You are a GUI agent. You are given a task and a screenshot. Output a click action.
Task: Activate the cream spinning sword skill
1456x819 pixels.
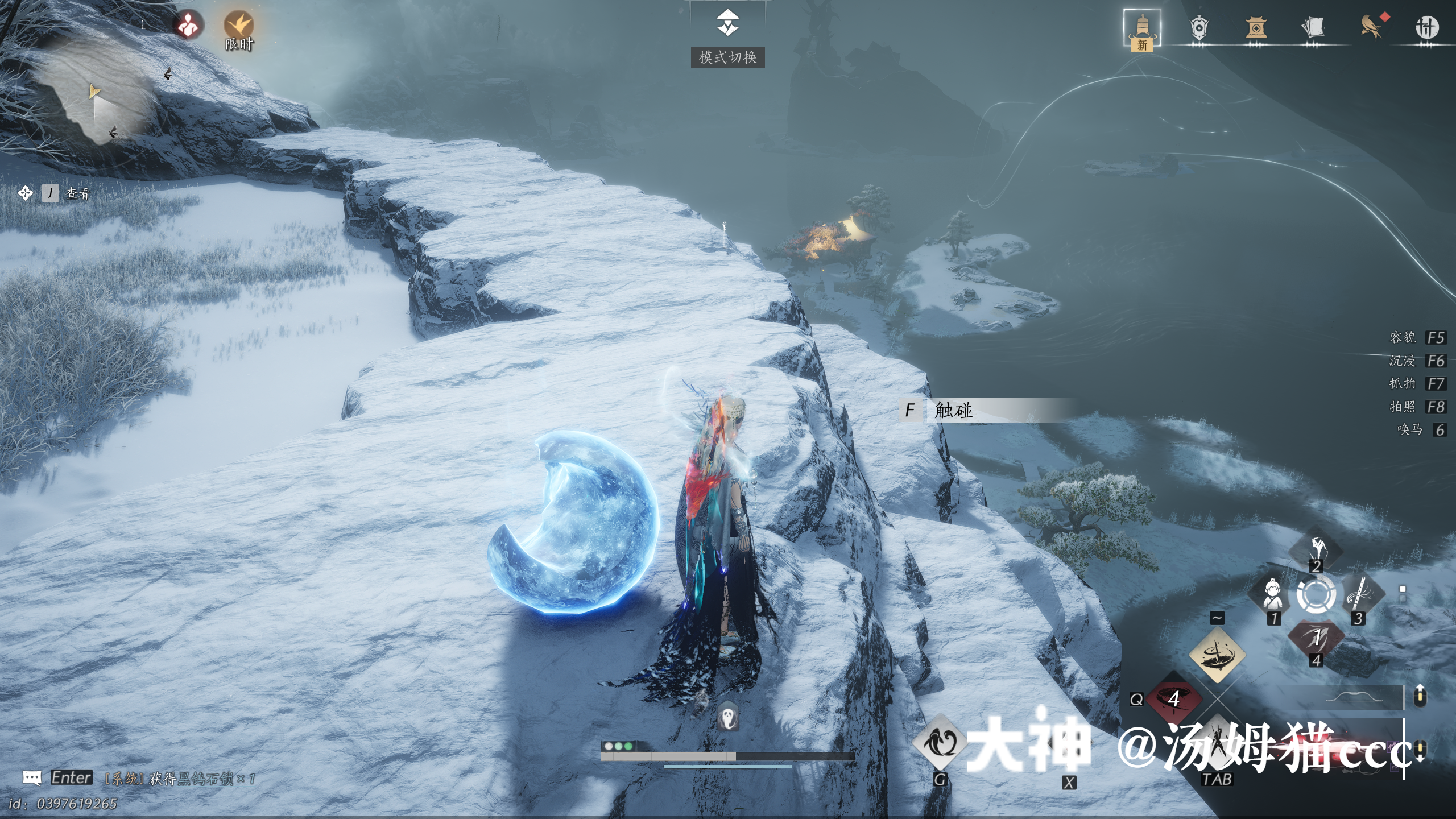pyautogui.click(x=1217, y=655)
